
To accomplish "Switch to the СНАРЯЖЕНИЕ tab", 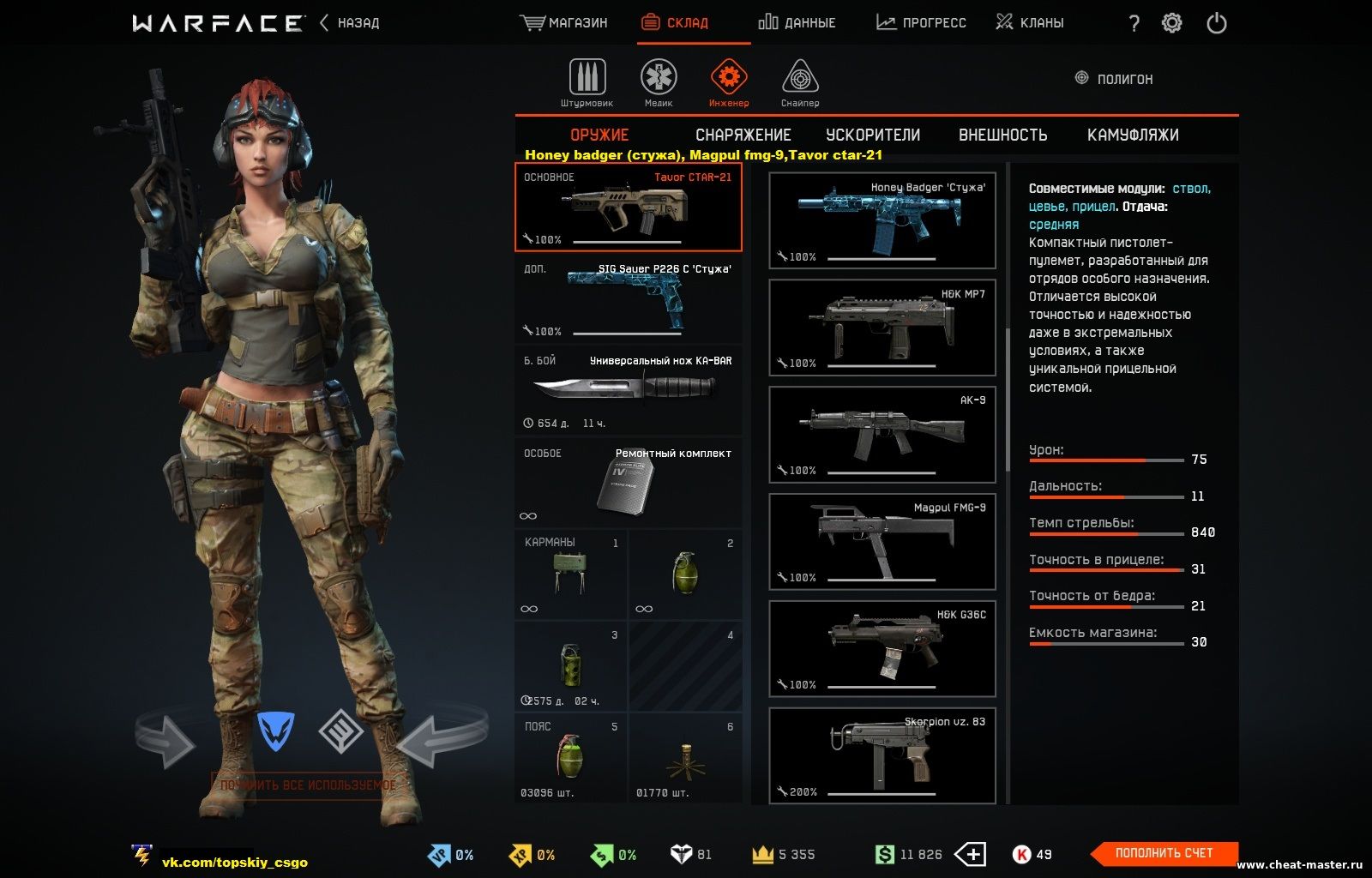I will pos(743,135).
